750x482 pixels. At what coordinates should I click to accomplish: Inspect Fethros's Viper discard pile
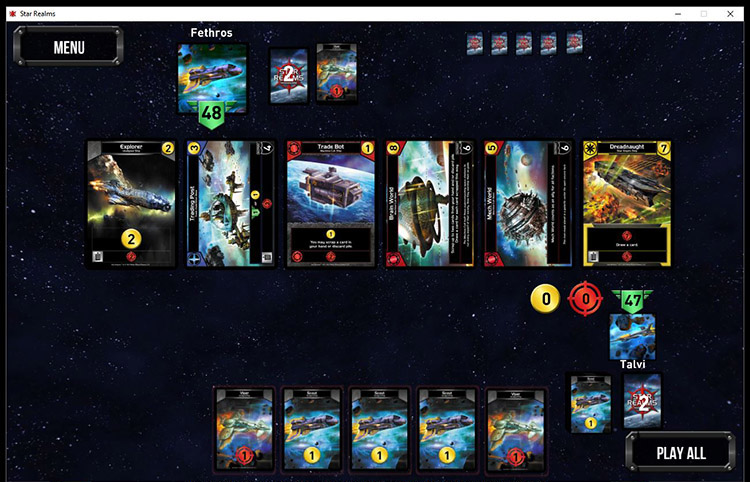tap(337, 73)
